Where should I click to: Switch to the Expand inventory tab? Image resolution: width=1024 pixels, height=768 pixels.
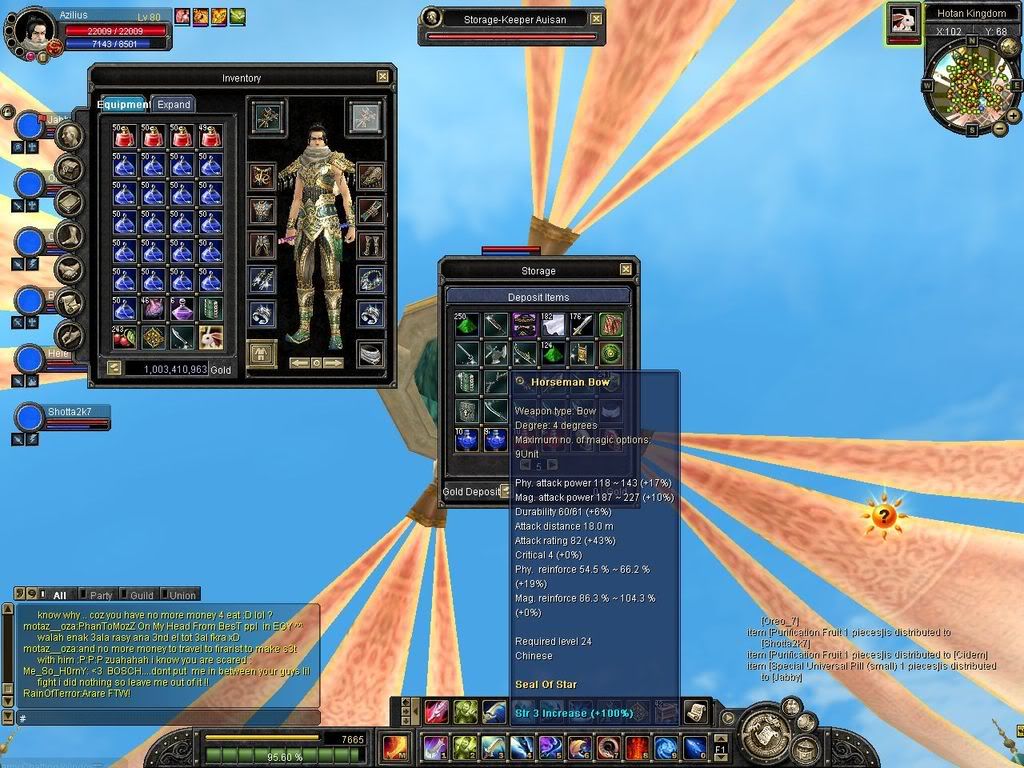pos(173,104)
